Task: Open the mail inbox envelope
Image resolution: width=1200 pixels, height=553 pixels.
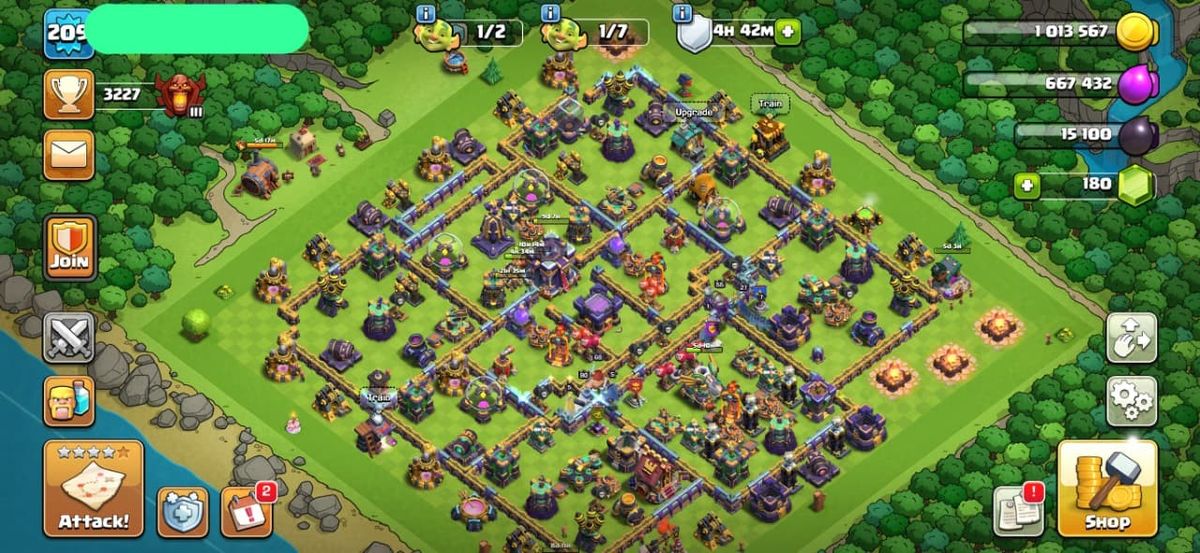Action: tap(69, 155)
